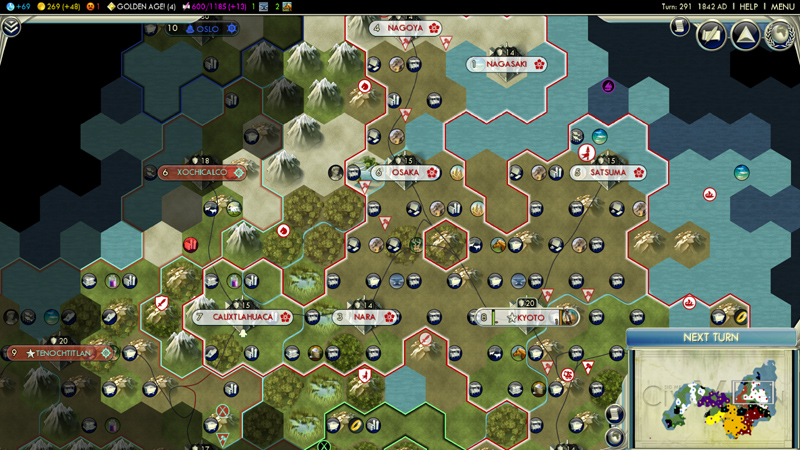Screen dimensions: 800x450
Task: Select the Kyoto capital city banner
Action: coord(530,317)
